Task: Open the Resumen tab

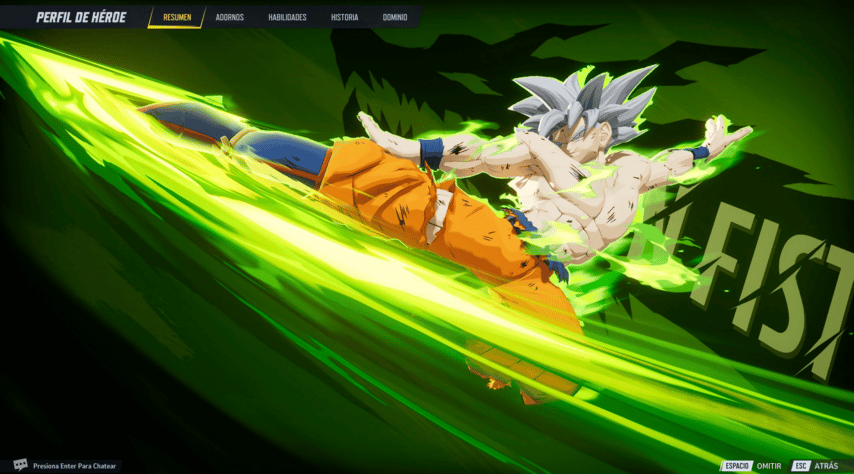Action: [177, 17]
